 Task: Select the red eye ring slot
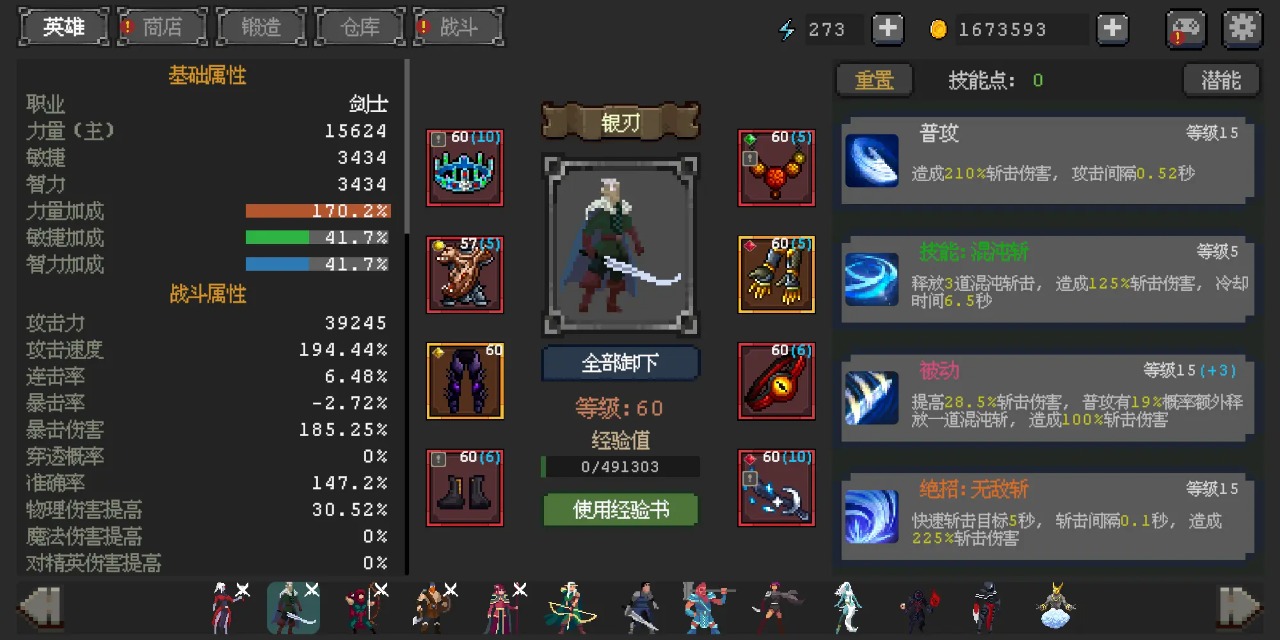coord(776,381)
